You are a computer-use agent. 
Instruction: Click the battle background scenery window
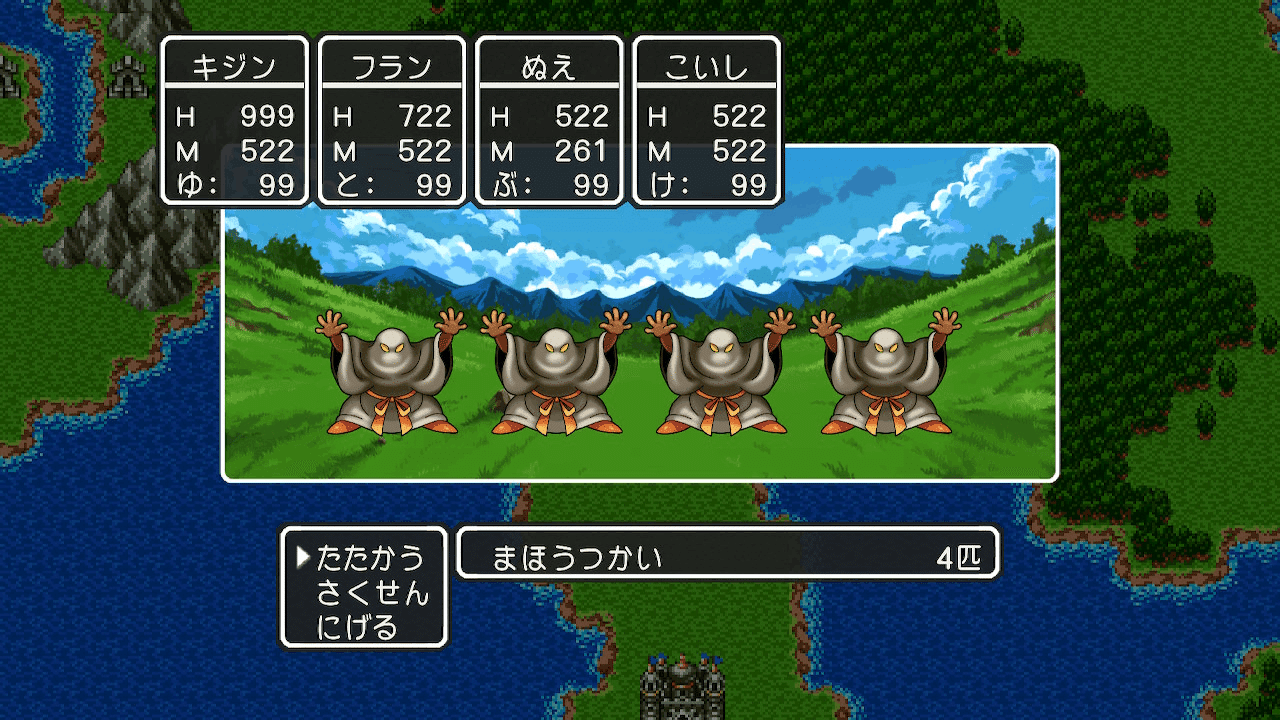click(x=640, y=250)
